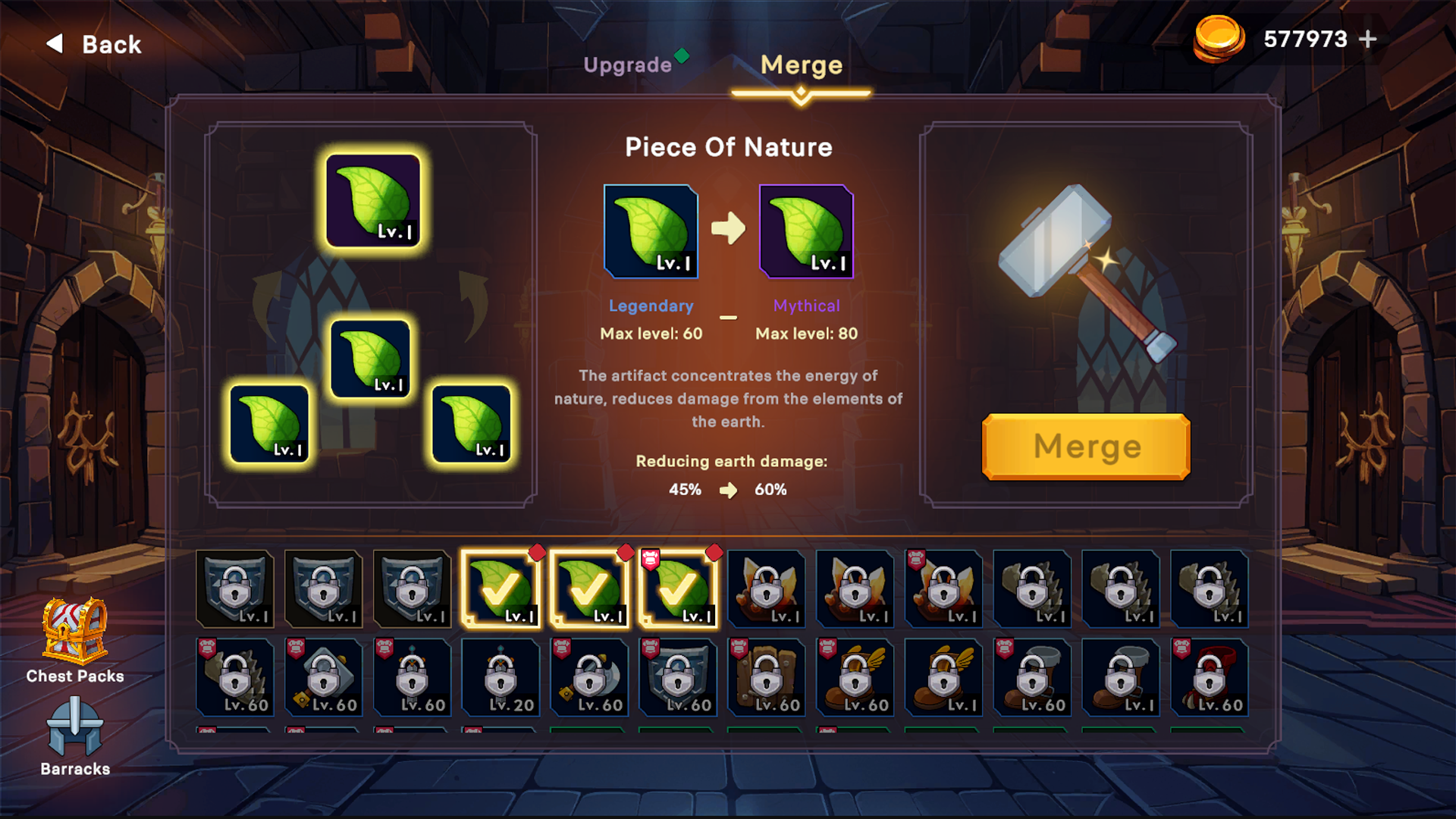Screen dimensions: 1456x819
Task: Click the Legendary Piece Of Nature preview icon
Action: [x=651, y=231]
